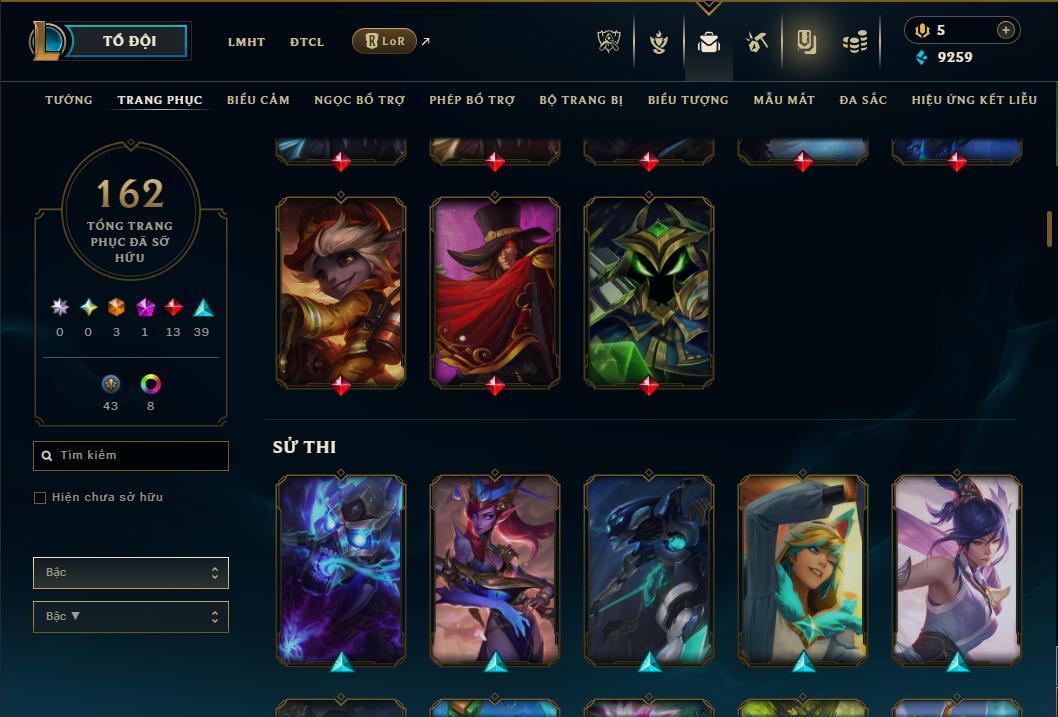
Task: Open the ĐA SẮC chromas tab
Action: pyautogui.click(x=863, y=100)
